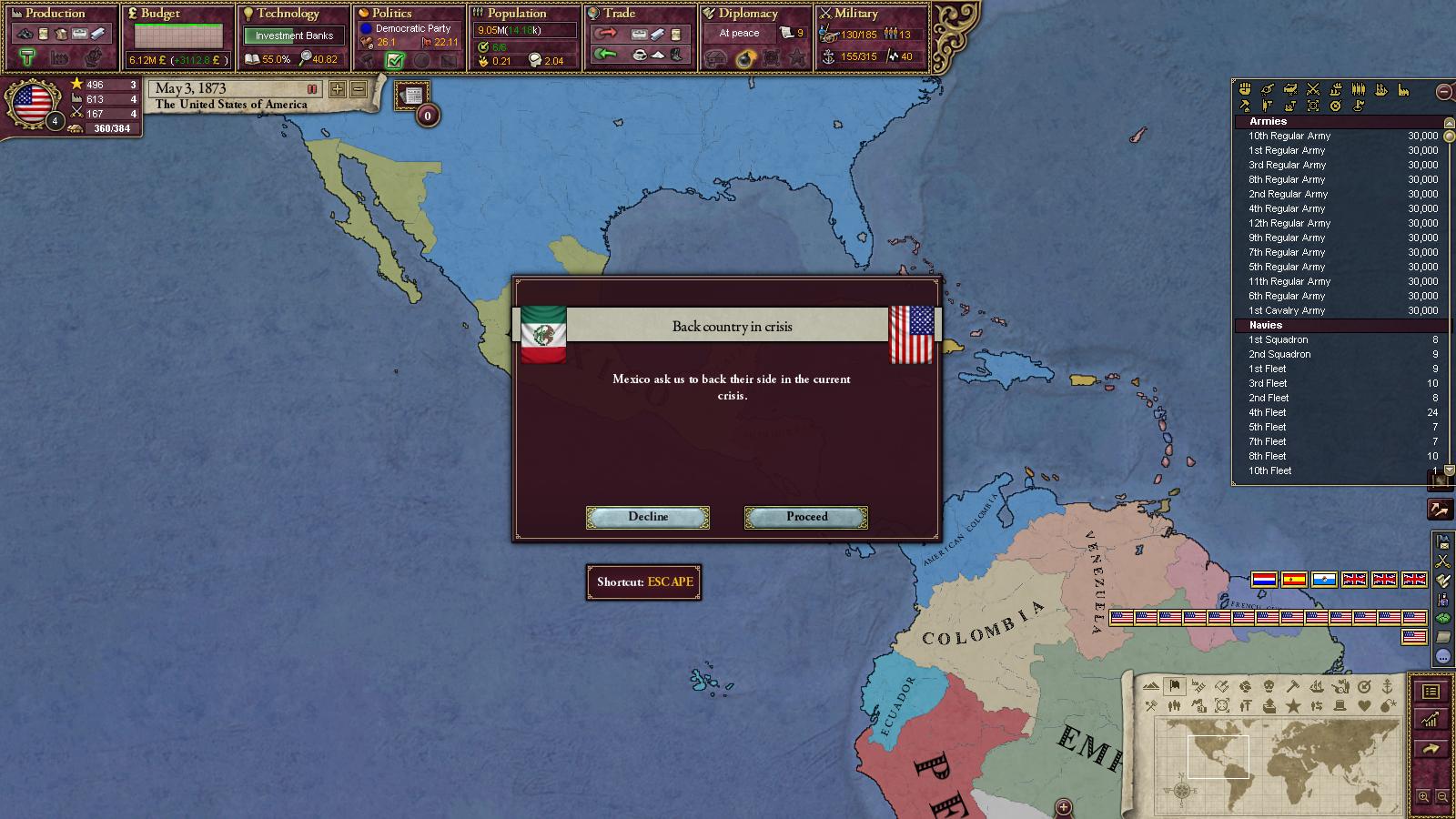Open the Politics tab
Screen dimensions: 1456x819
(x=392, y=14)
